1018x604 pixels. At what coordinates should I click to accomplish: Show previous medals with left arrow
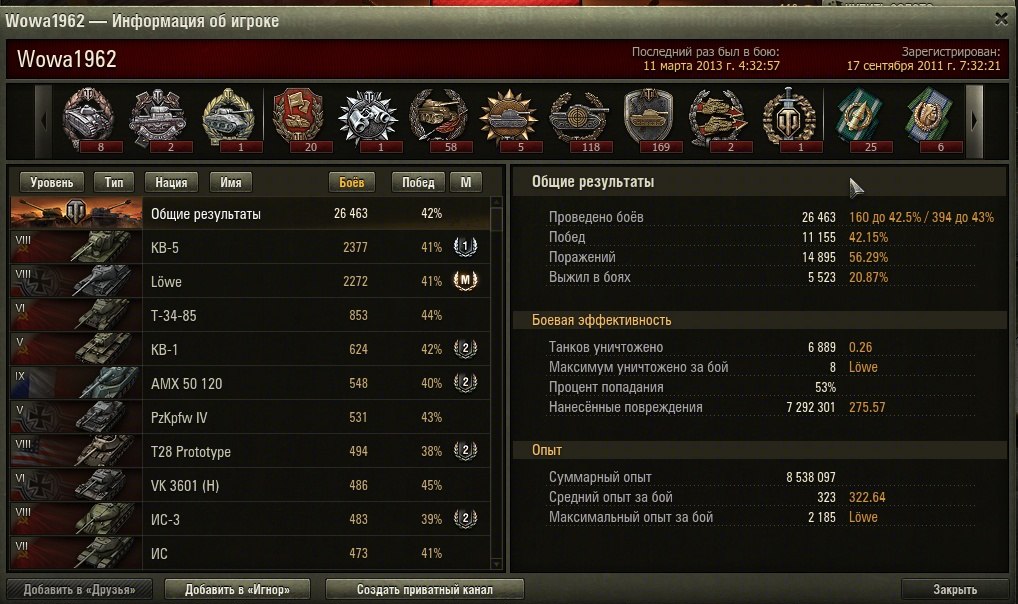click(x=43, y=119)
